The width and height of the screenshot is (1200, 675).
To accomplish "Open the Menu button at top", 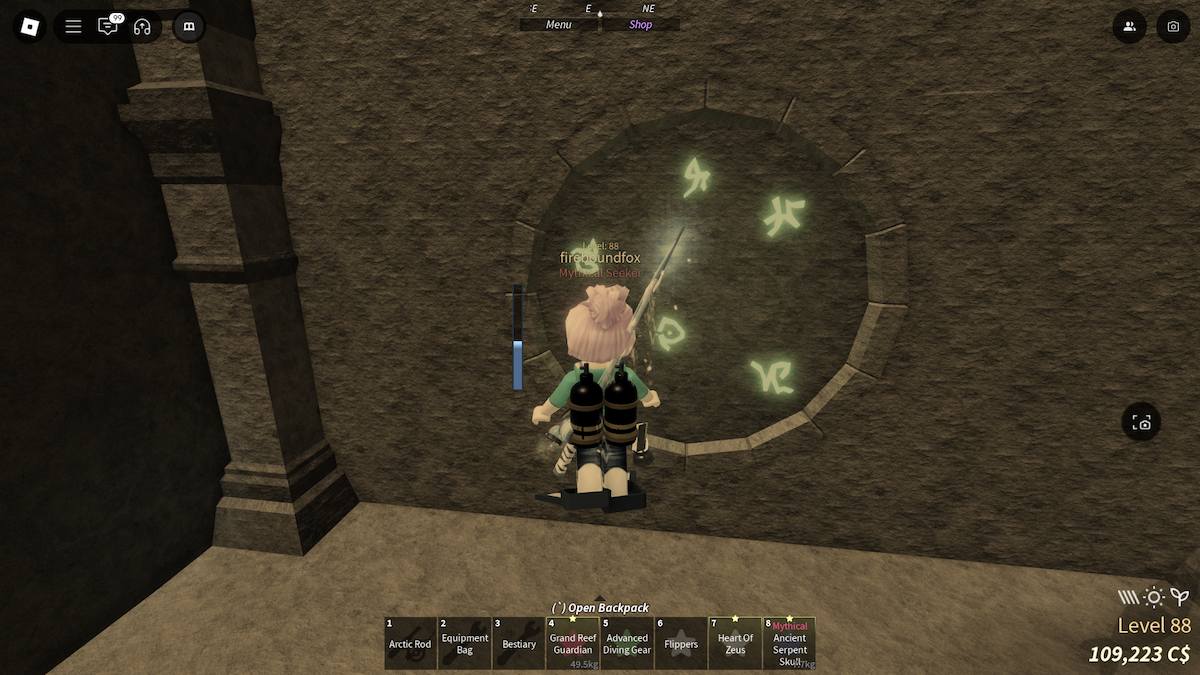I will [x=558, y=25].
